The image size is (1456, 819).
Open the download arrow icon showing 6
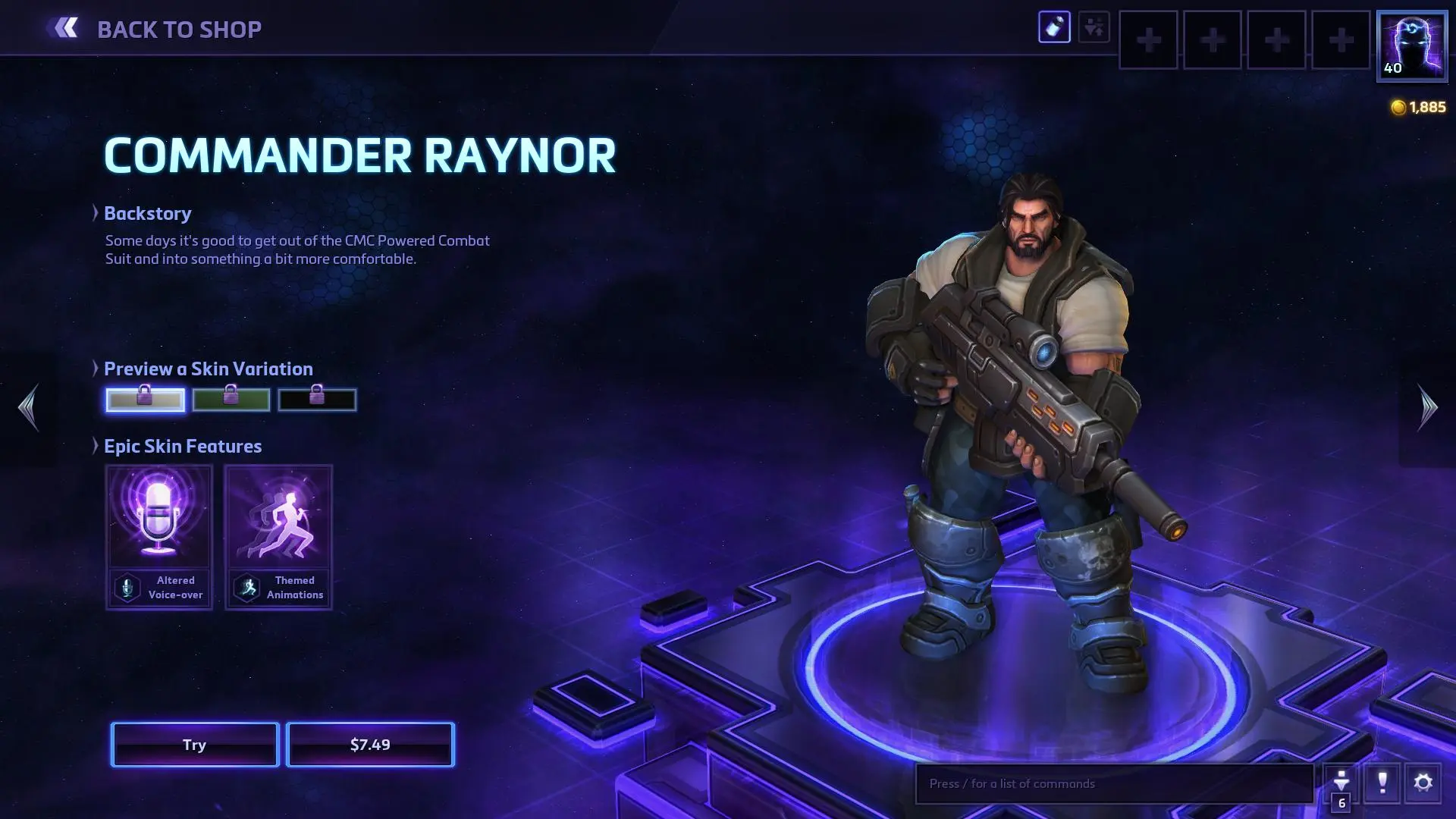coord(1341,785)
